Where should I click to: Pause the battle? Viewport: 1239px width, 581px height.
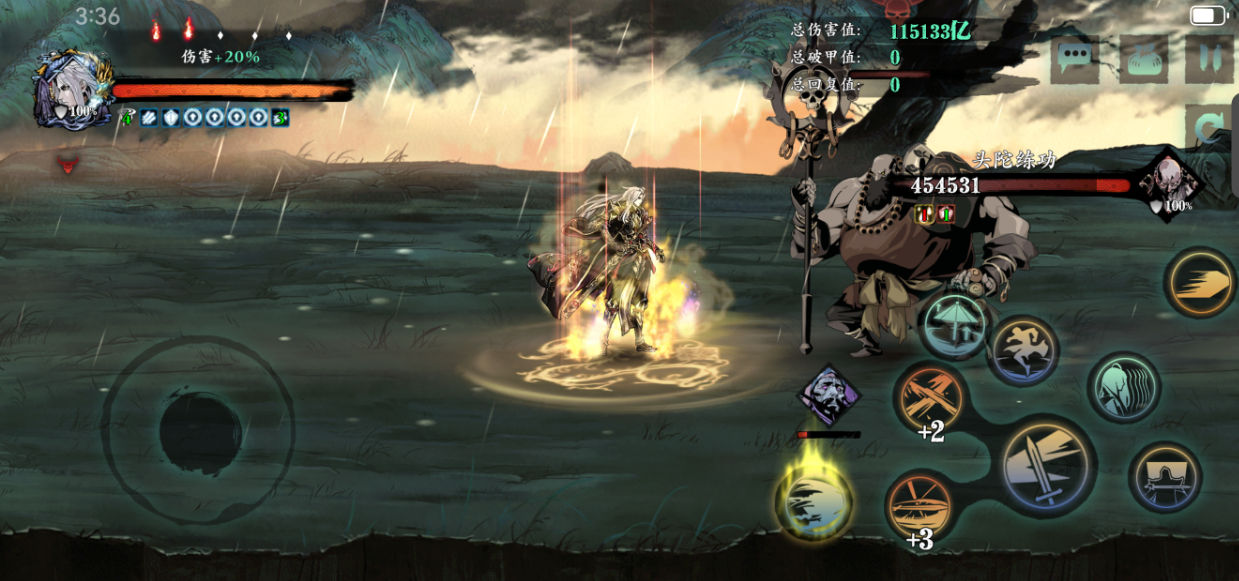tap(1208, 59)
